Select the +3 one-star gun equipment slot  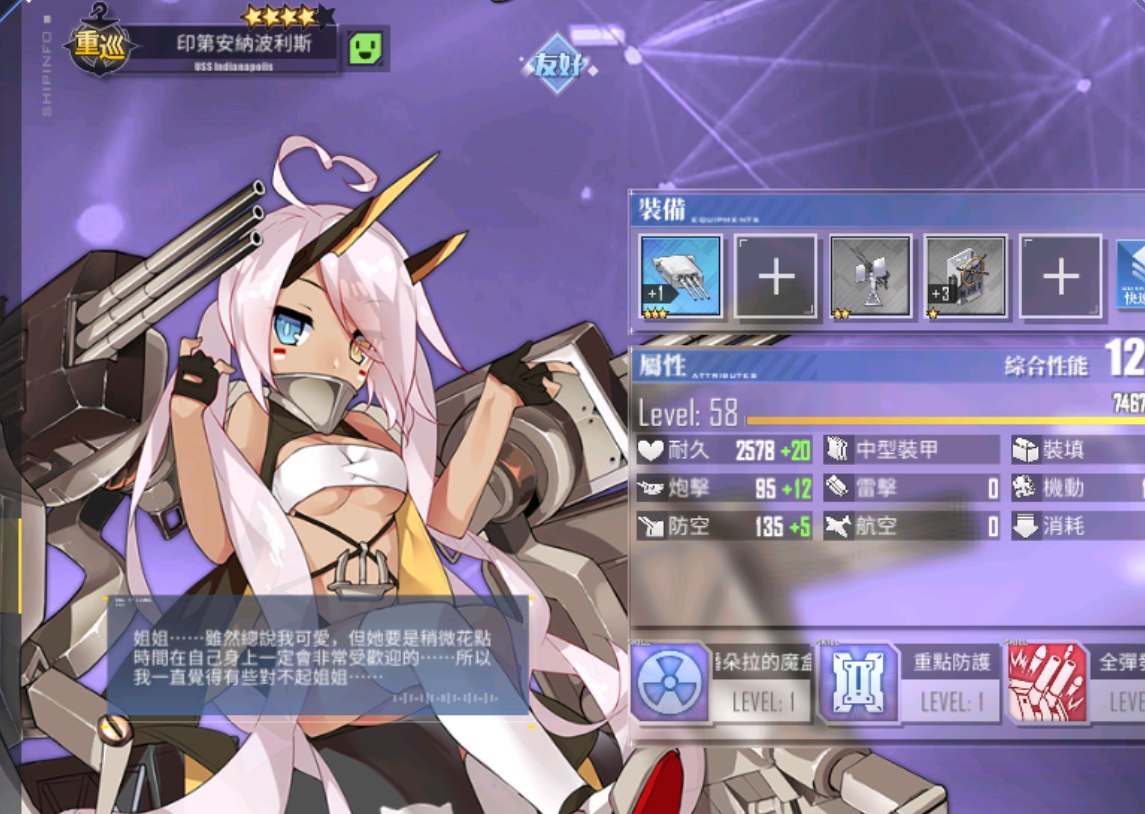coord(965,276)
